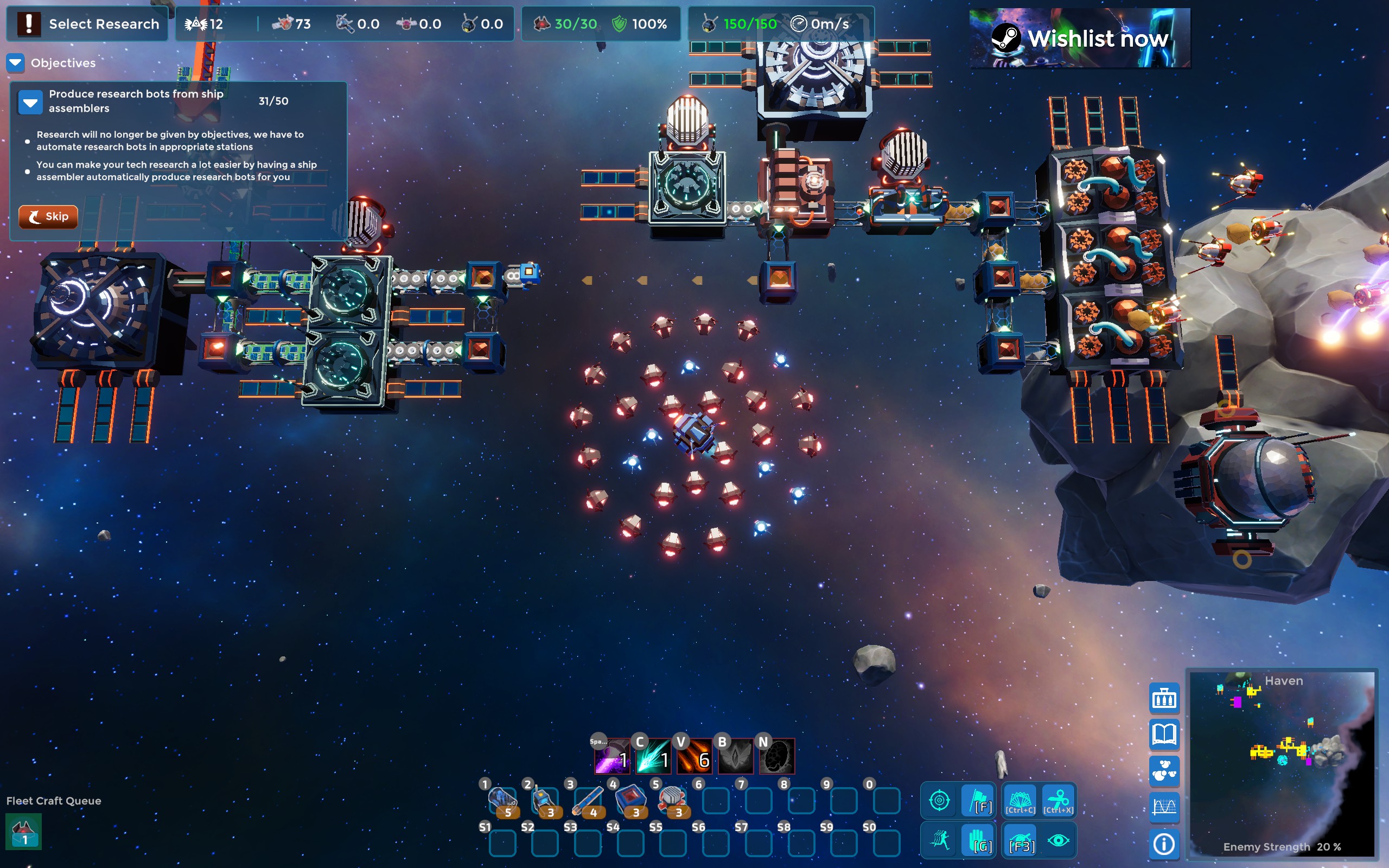Skip the research bots objective

point(48,216)
